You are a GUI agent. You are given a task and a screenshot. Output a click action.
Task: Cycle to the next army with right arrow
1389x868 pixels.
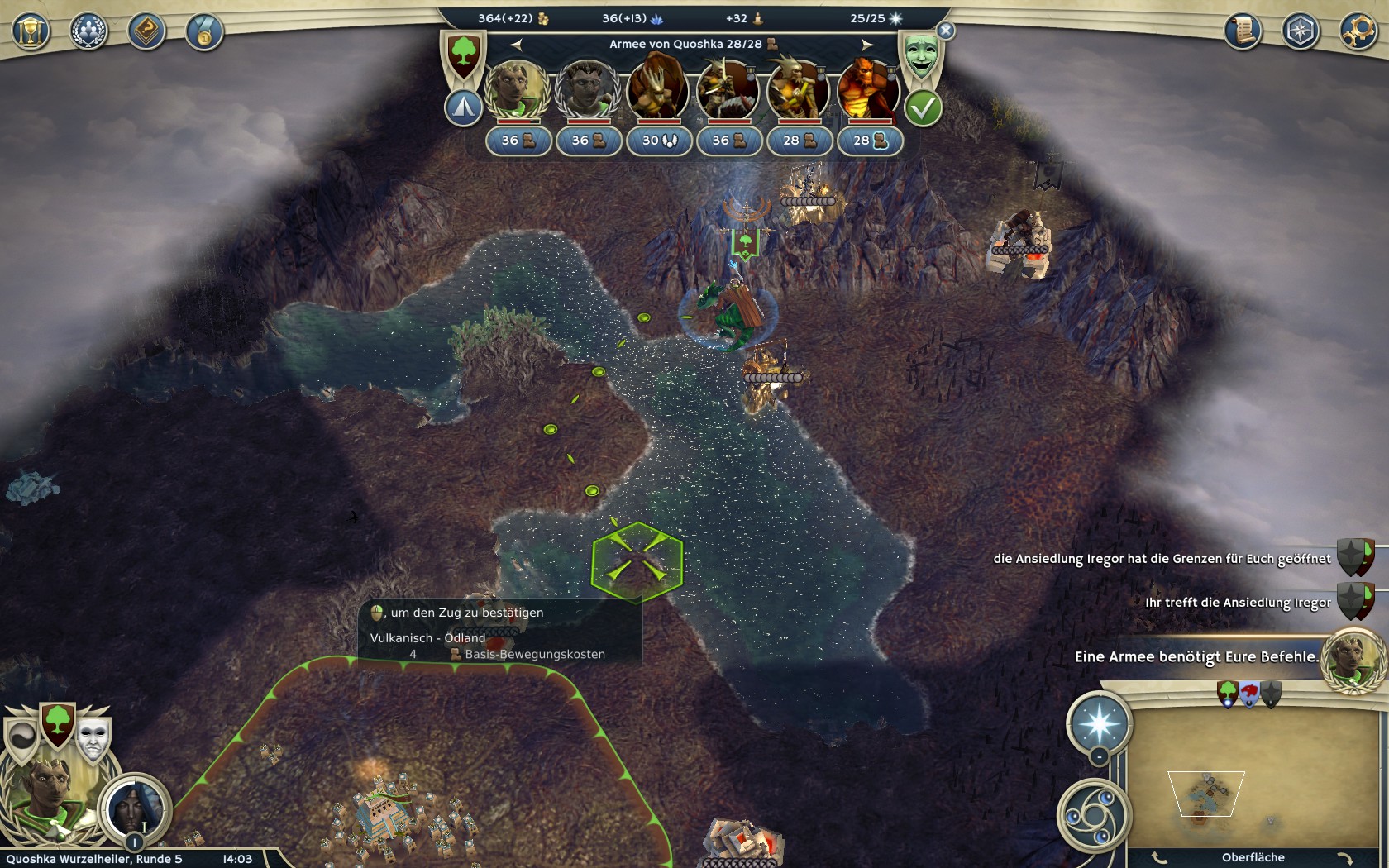point(867,44)
